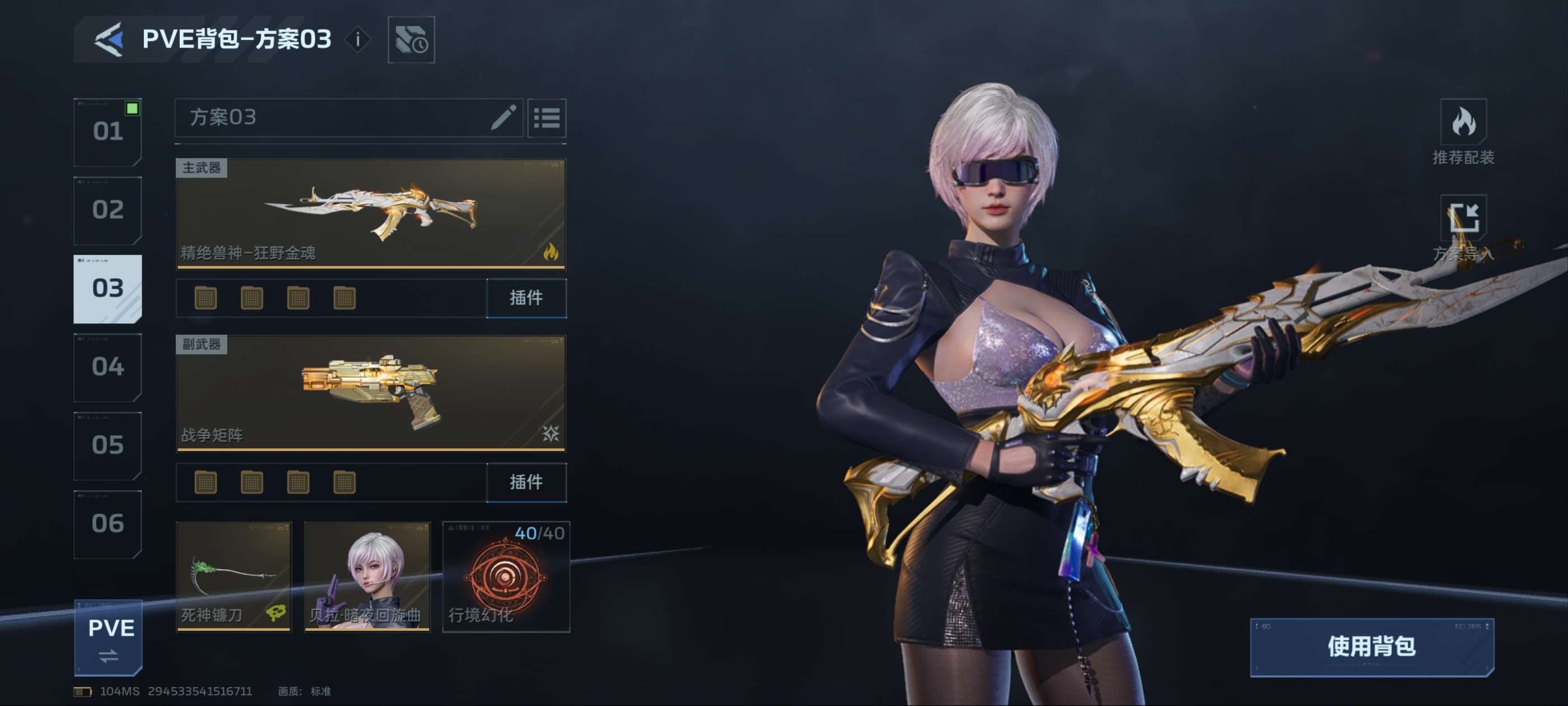Open 插件 for the secondary weapon
Viewport: 1568px width, 706px height.
click(x=526, y=482)
